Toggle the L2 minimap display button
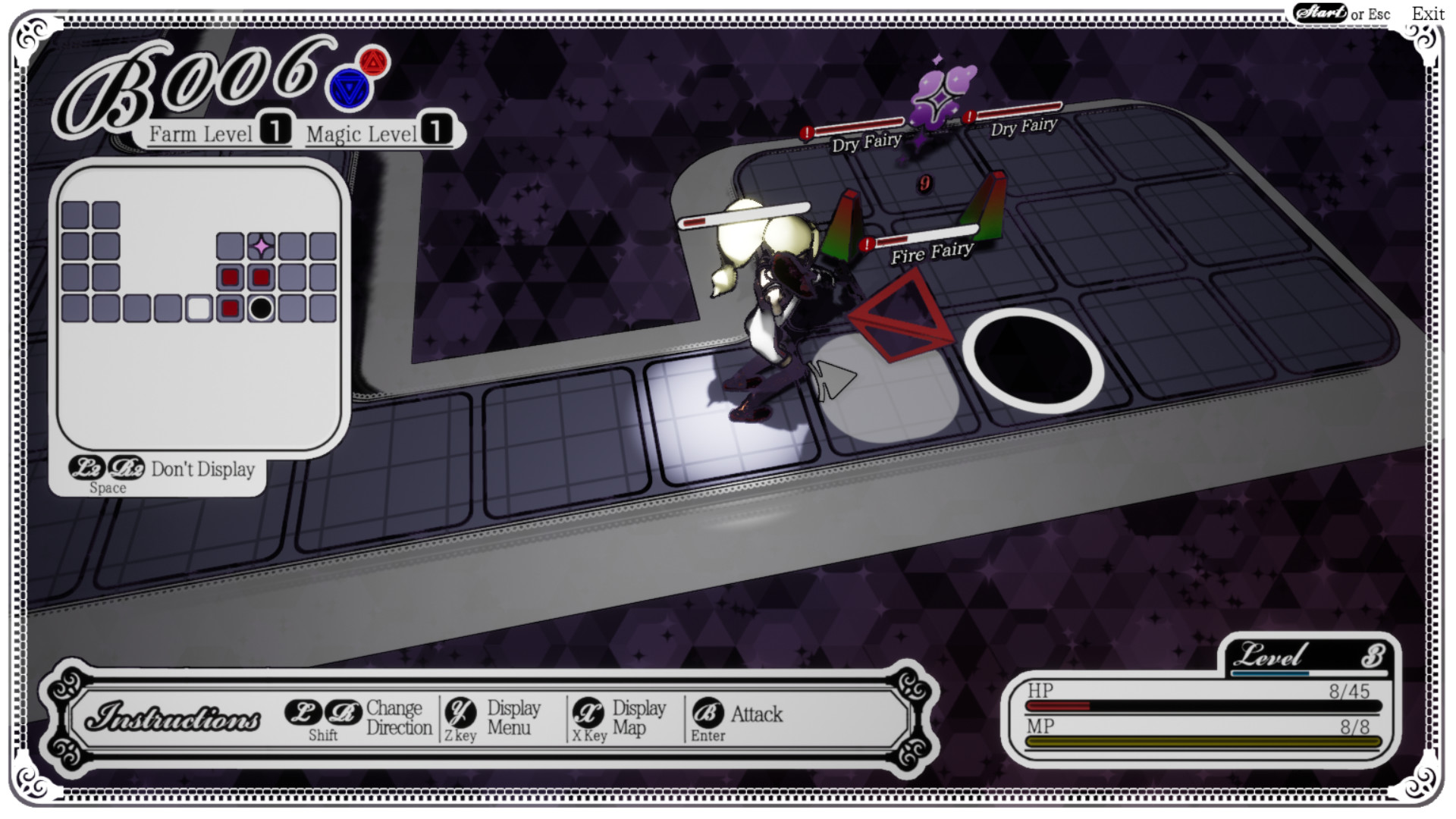 click(x=88, y=469)
